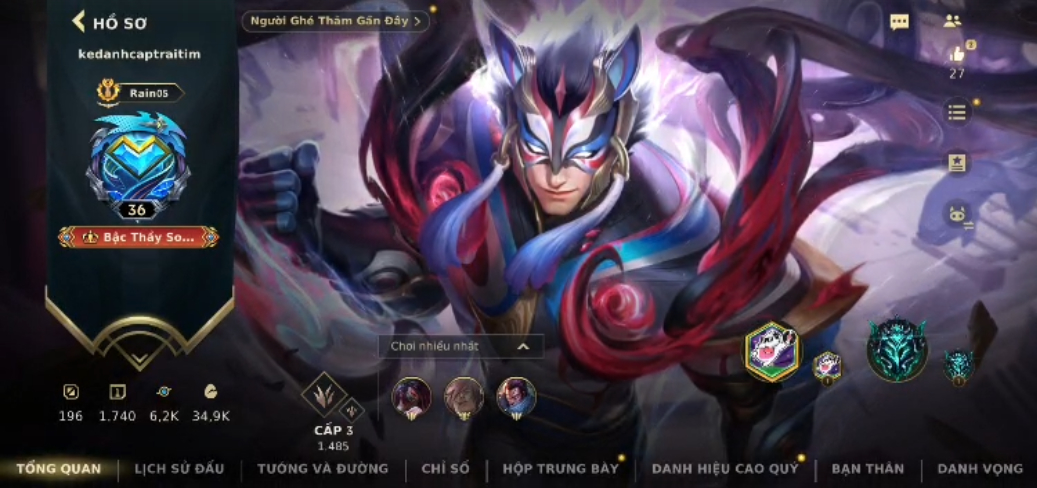
Task: Switch to the Tổng Quan tab
Action: pyautogui.click(x=58, y=468)
